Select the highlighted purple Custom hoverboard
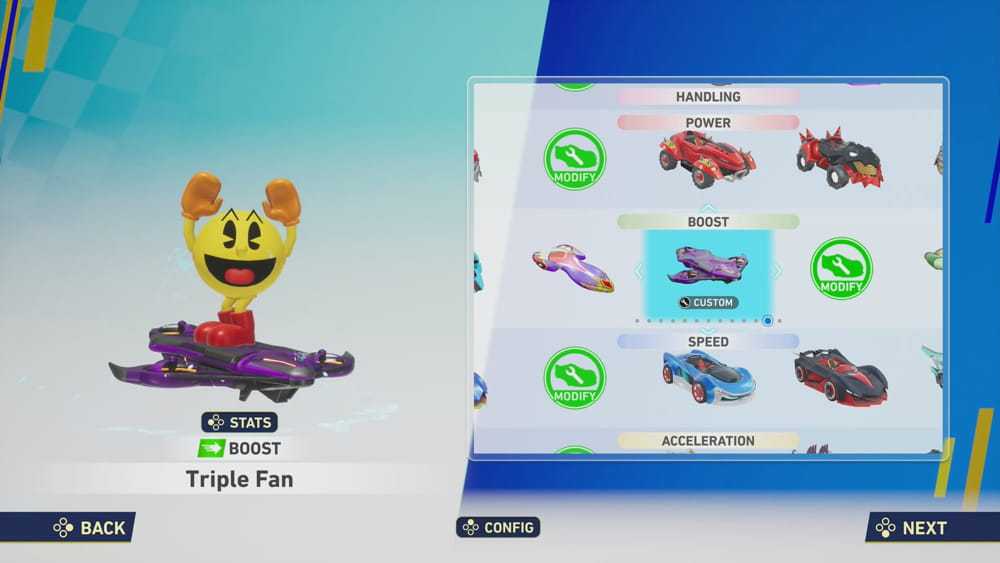Viewport: 1000px width, 563px height. 708,270
